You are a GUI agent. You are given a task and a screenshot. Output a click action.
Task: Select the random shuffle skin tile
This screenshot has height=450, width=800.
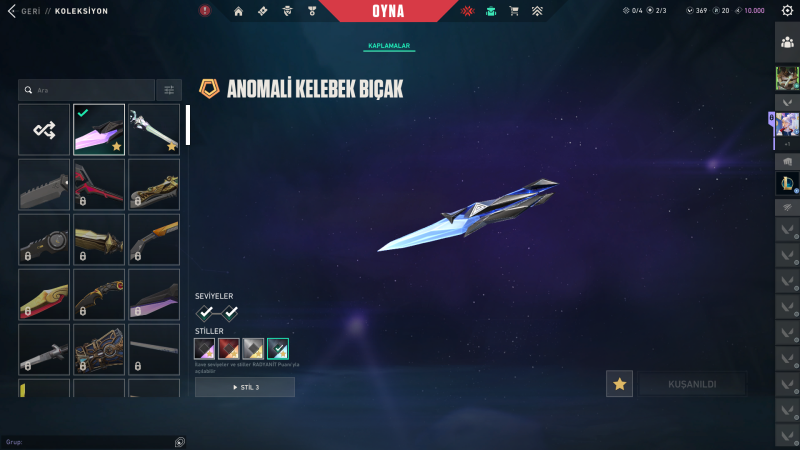click(44, 129)
